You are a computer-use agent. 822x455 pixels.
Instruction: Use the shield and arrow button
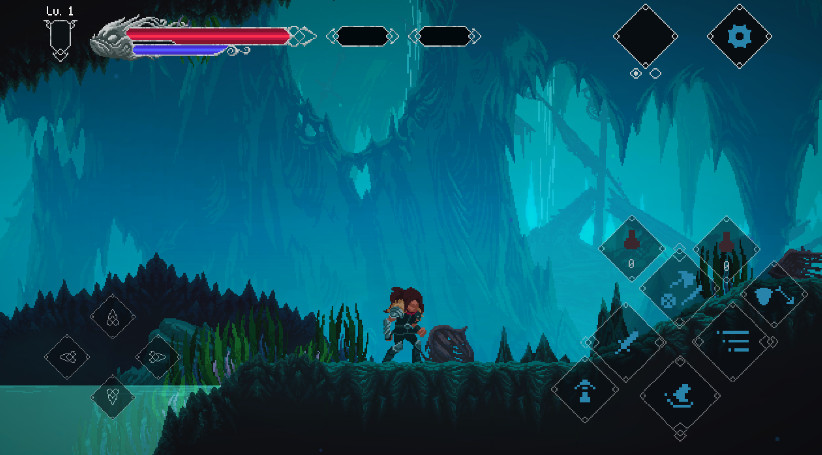pos(772,295)
